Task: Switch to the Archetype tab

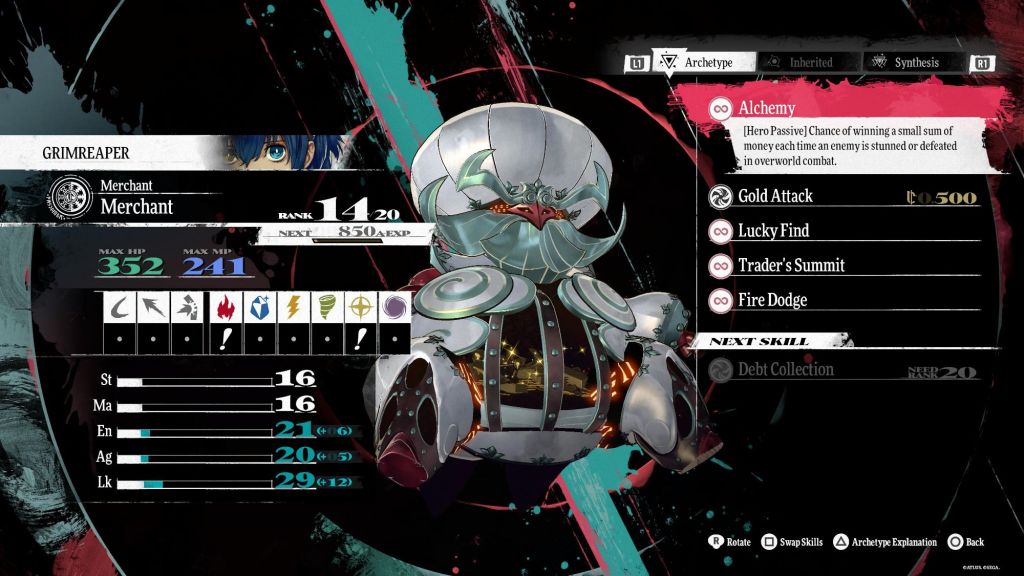Action: (698, 62)
